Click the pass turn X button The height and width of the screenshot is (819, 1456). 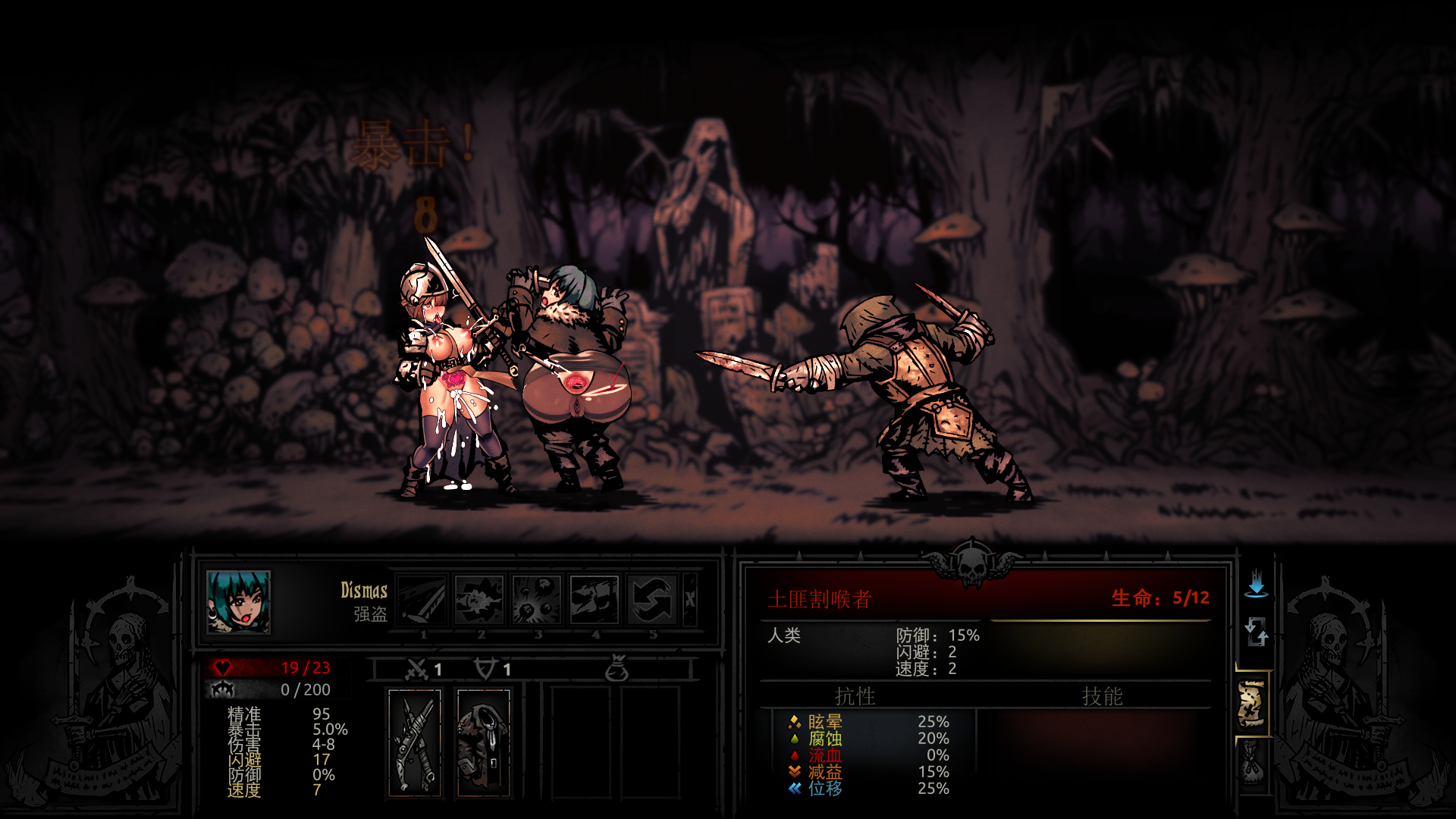click(690, 600)
